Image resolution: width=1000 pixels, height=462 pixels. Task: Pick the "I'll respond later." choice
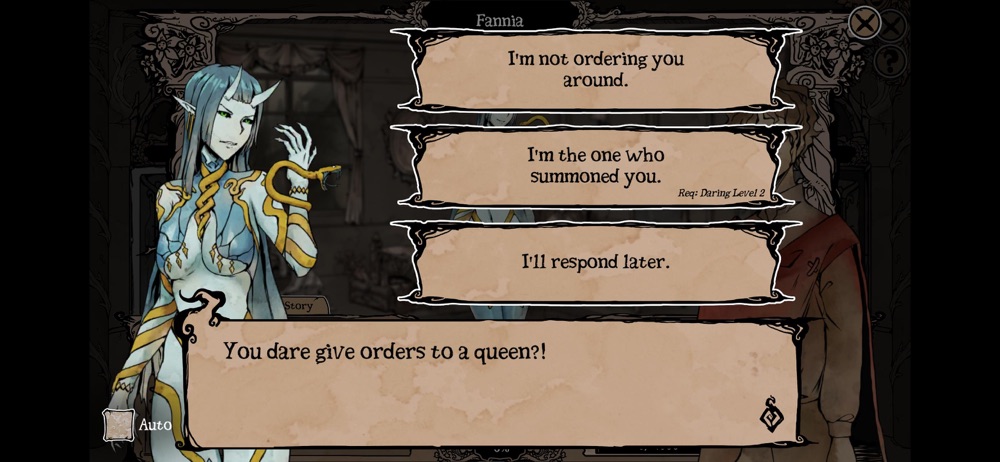click(x=596, y=262)
